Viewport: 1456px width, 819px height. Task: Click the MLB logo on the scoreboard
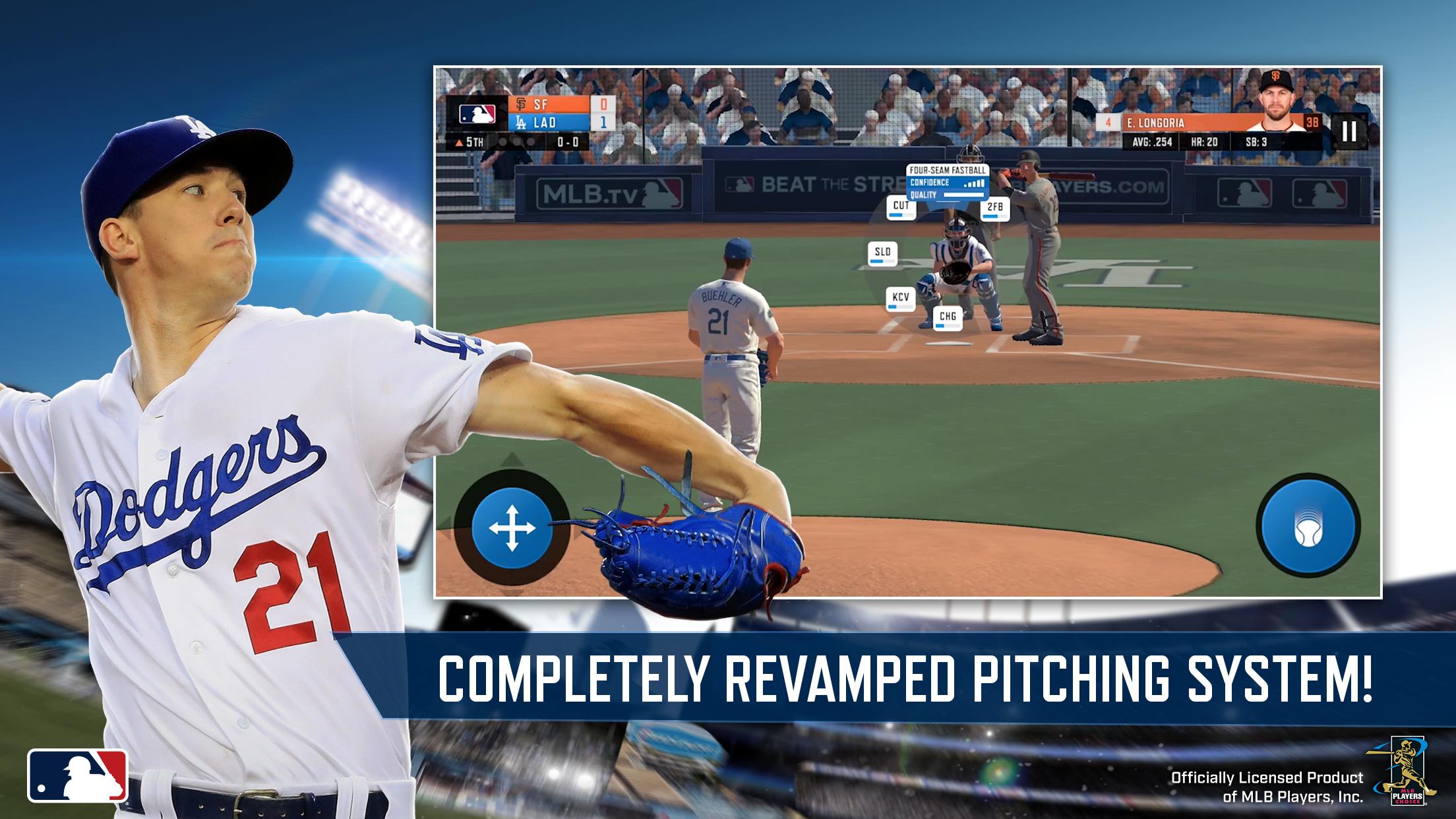477,113
